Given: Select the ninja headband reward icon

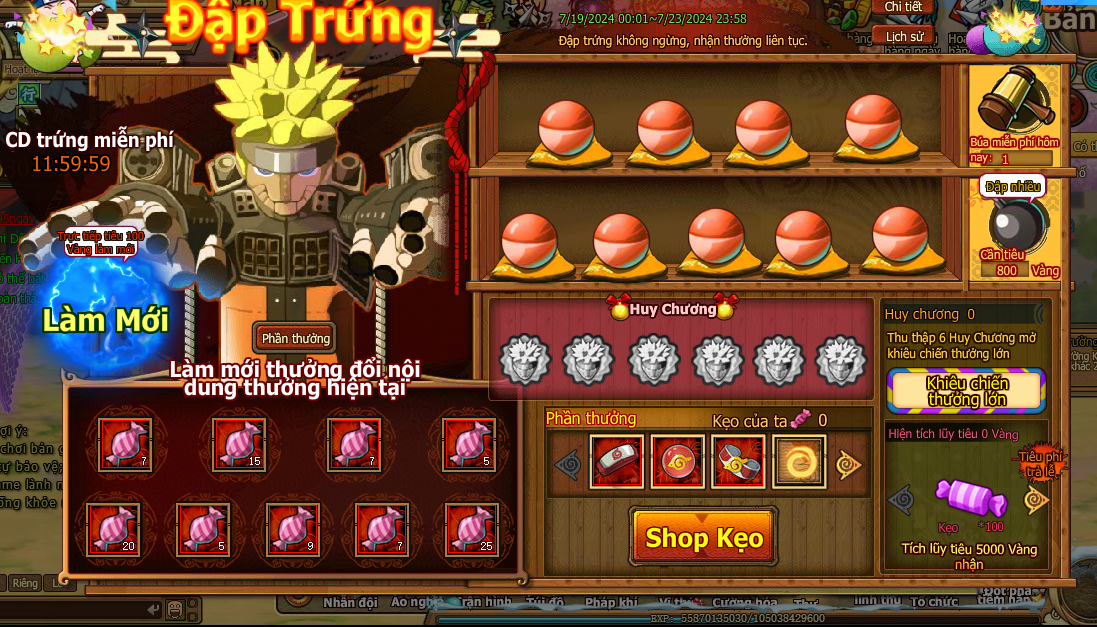Looking at the screenshot, I should pos(616,462).
